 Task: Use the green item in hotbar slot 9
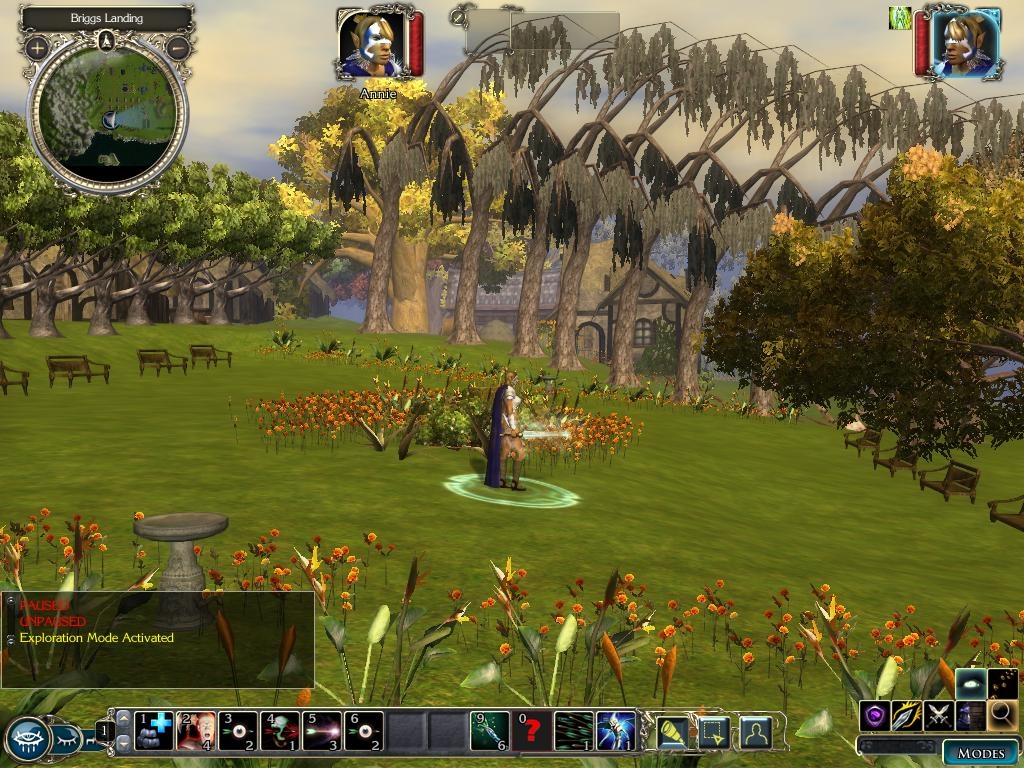[x=490, y=731]
